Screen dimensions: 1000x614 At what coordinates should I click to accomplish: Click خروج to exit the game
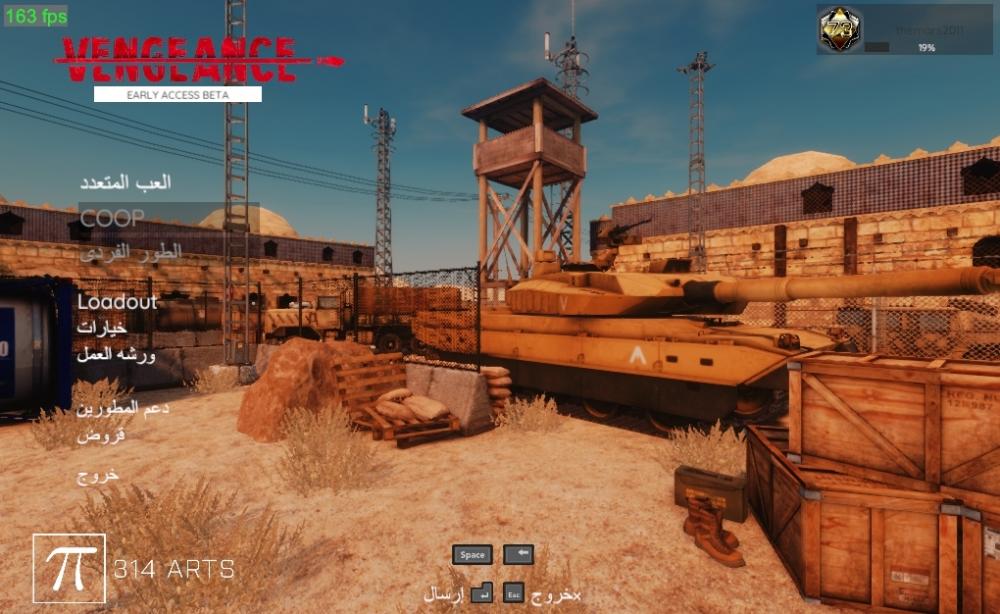point(98,474)
